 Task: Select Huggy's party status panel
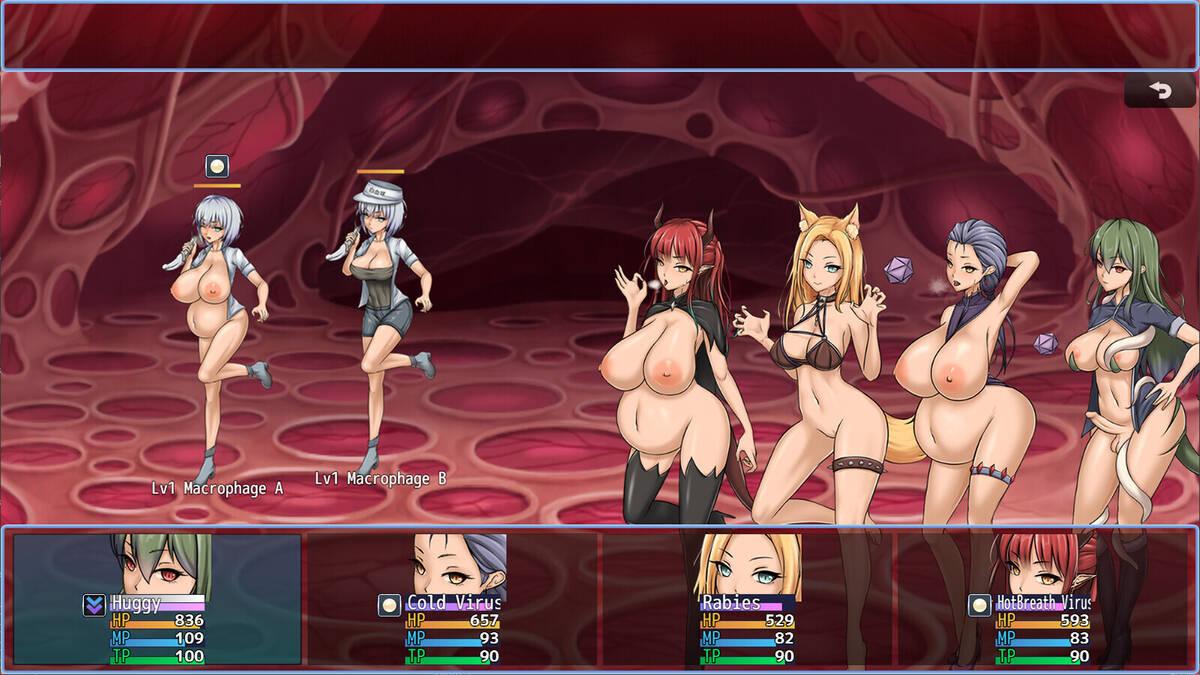pos(157,599)
